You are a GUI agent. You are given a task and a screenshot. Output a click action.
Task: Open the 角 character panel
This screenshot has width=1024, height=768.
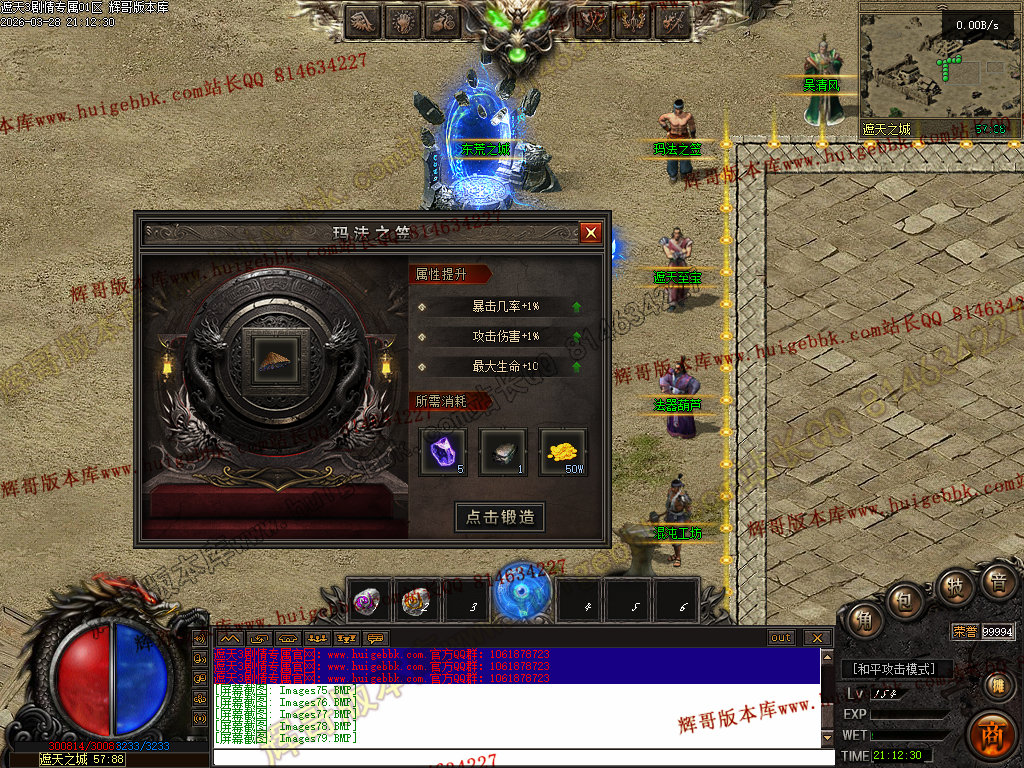860,619
